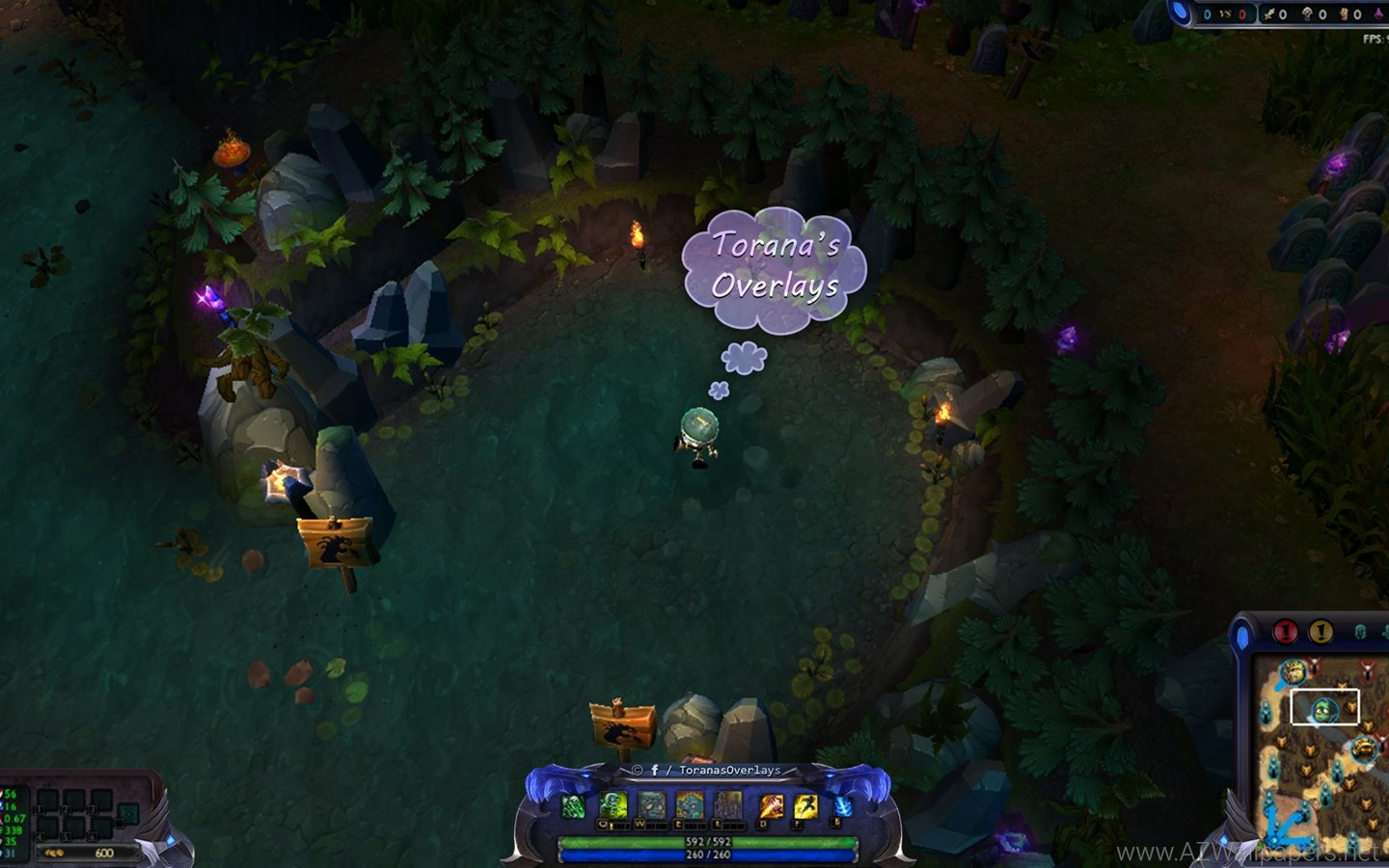Choose the yellow caution ping button
1389x868 pixels.
click(x=1321, y=632)
